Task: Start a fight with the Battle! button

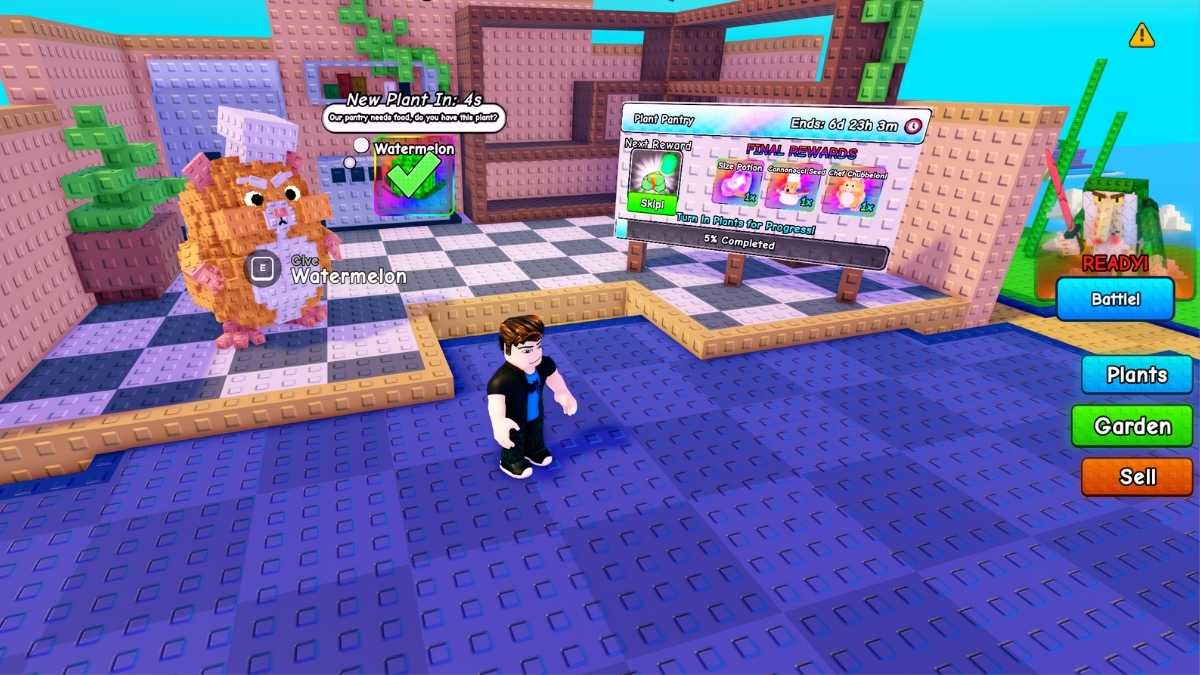Action: 1115,299
